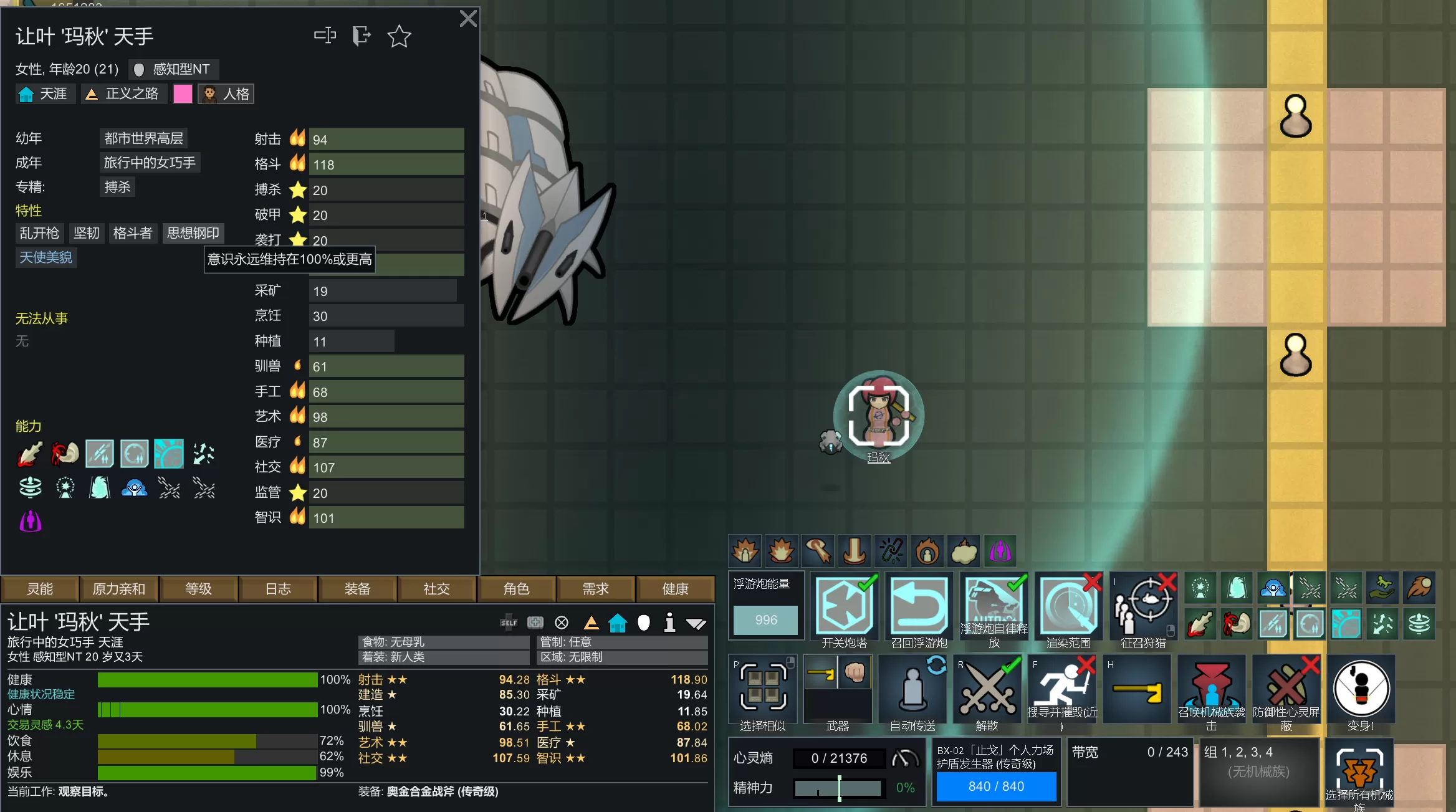Show the 等级 tab
Viewport: 1456px width, 812px height.
pos(198,589)
